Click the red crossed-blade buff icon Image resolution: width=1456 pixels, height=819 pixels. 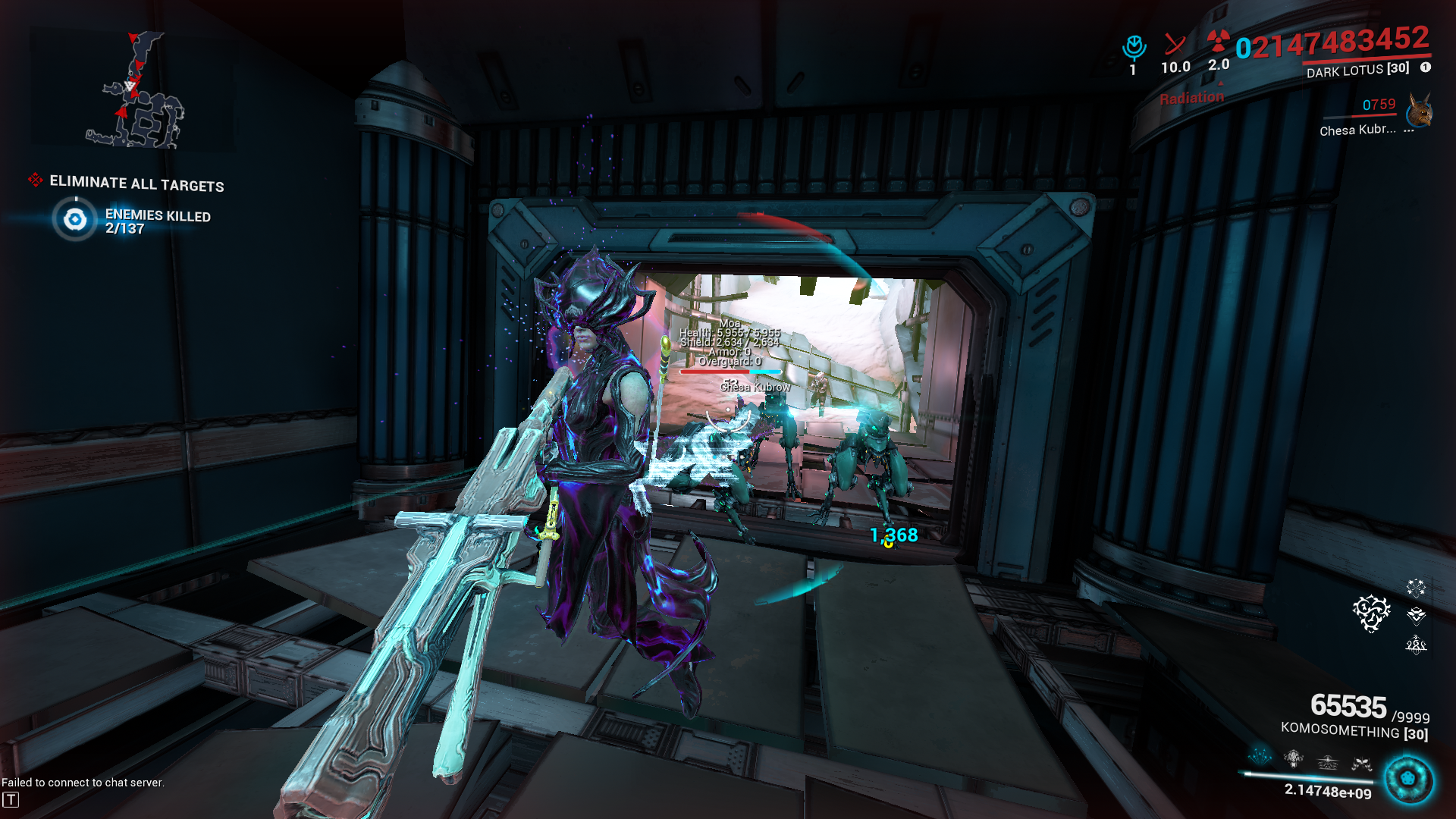point(1175,45)
